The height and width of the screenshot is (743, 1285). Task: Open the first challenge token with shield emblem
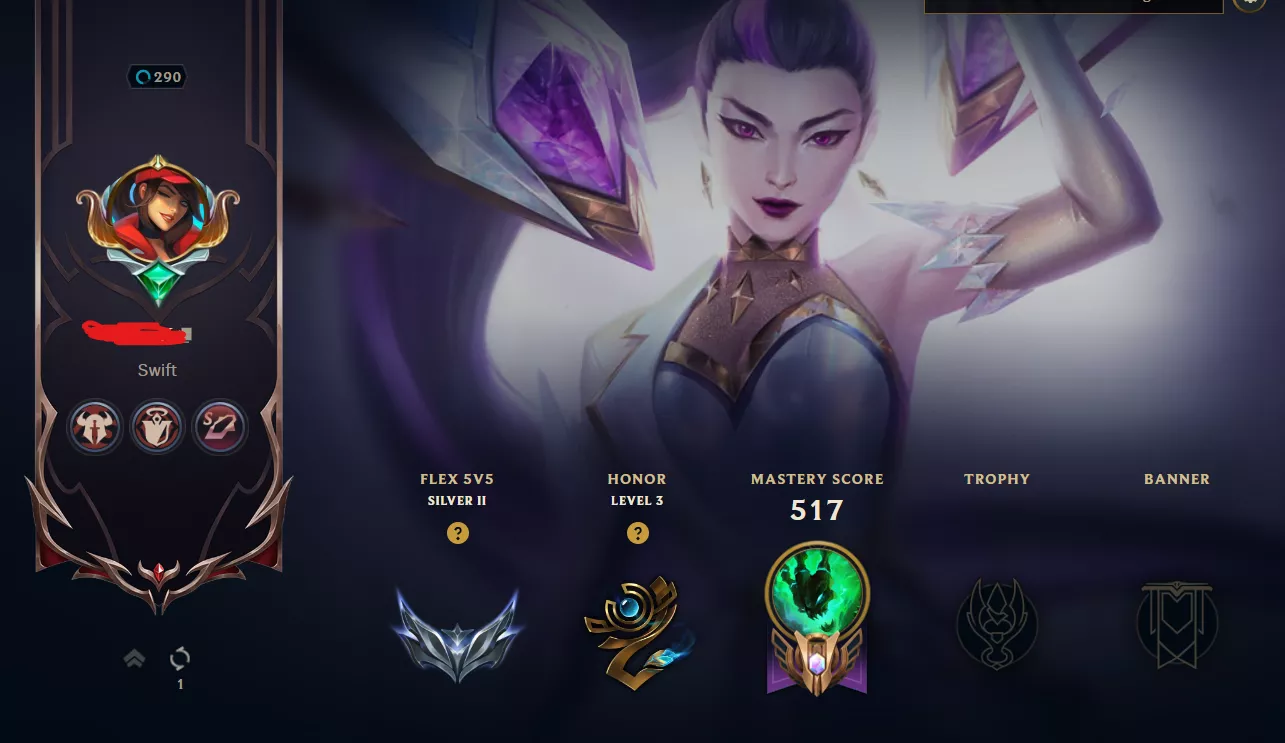(95, 427)
